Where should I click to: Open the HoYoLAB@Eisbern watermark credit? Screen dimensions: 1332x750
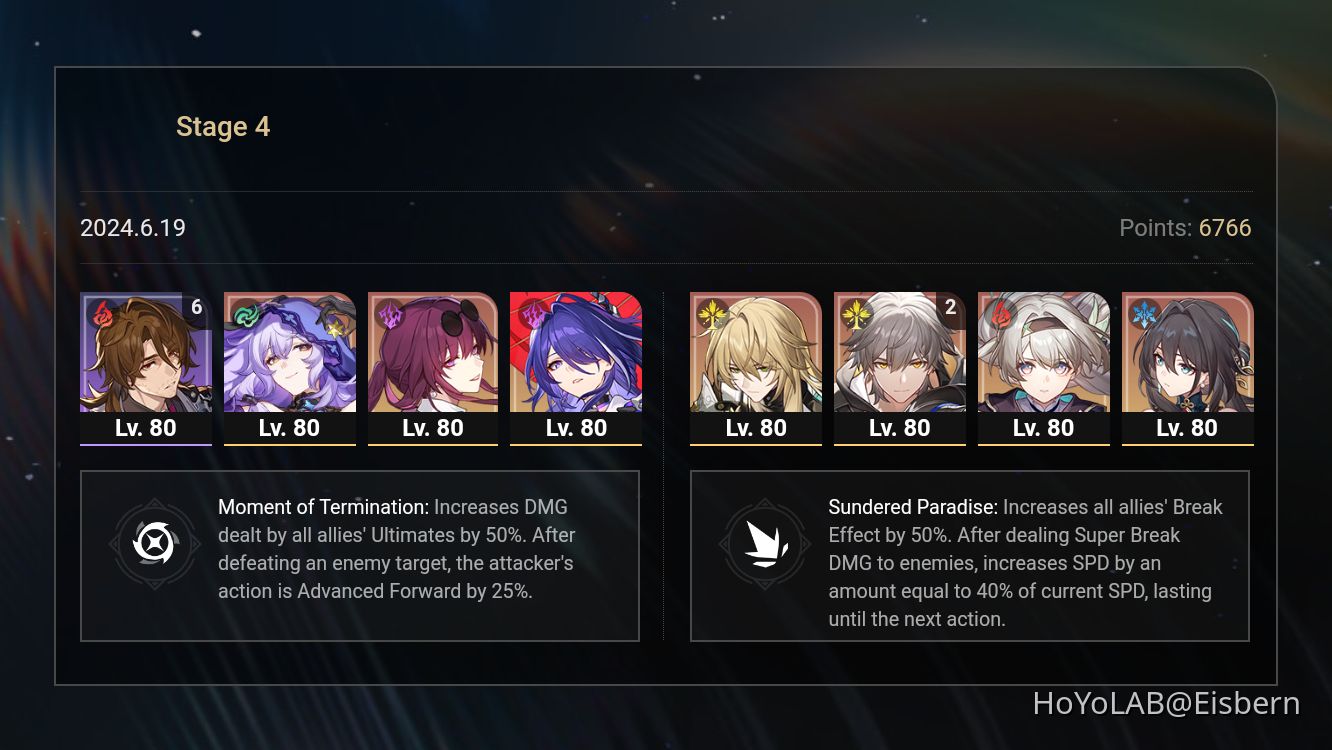[1168, 705]
